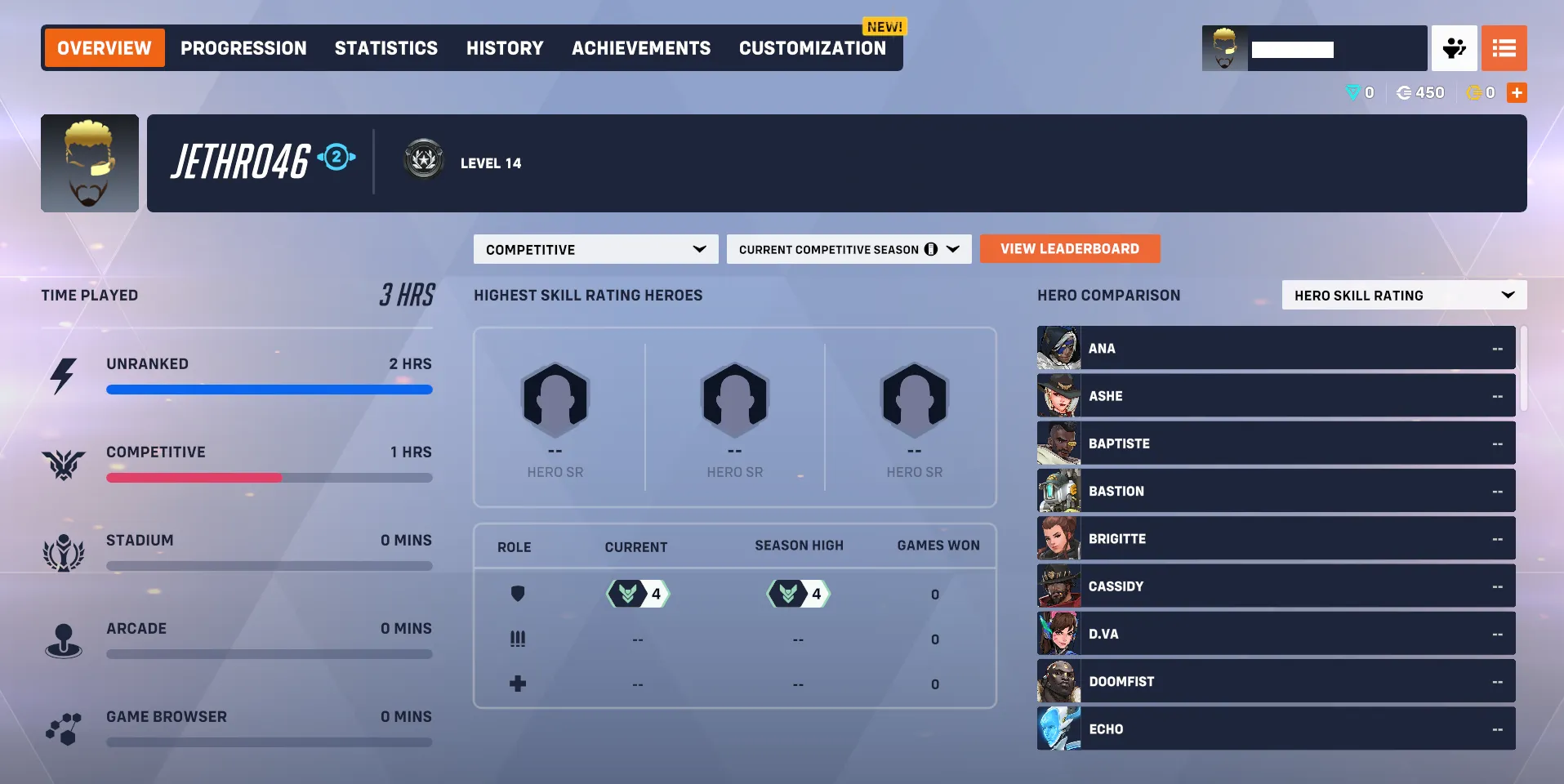
Task: Click the Competitive time played progress bar
Action: point(270,478)
